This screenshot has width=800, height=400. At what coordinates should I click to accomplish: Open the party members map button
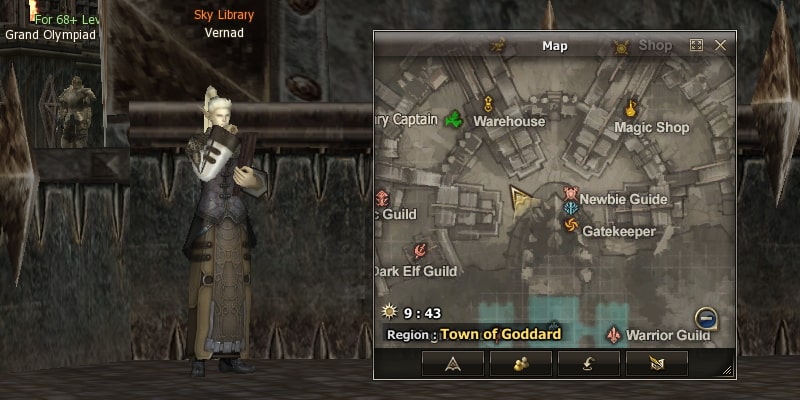coord(521,363)
